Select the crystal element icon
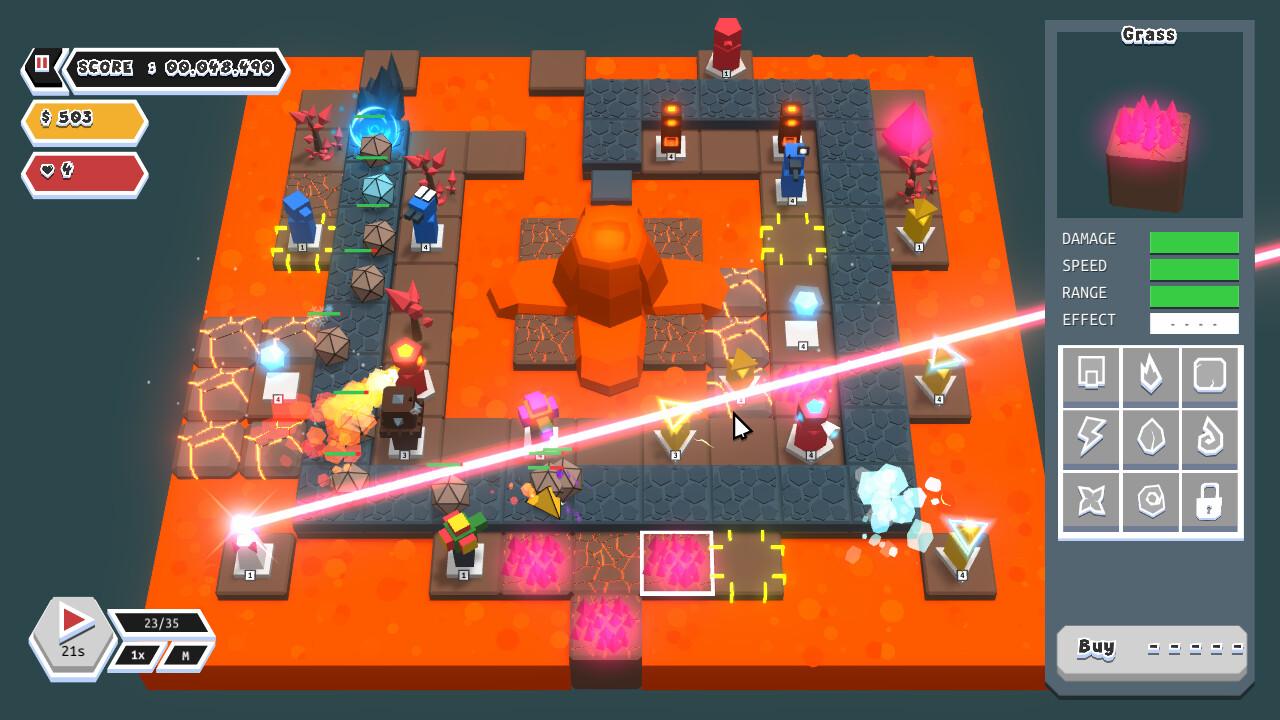Screen dimensions: 1280x720 point(1150,438)
